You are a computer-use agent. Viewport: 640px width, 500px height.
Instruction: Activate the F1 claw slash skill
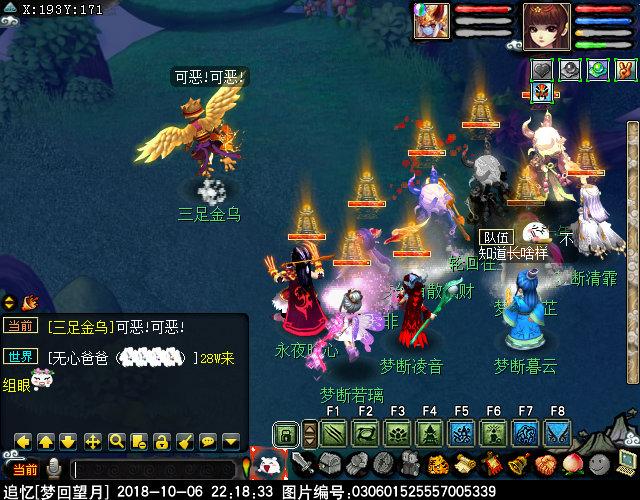[333, 433]
